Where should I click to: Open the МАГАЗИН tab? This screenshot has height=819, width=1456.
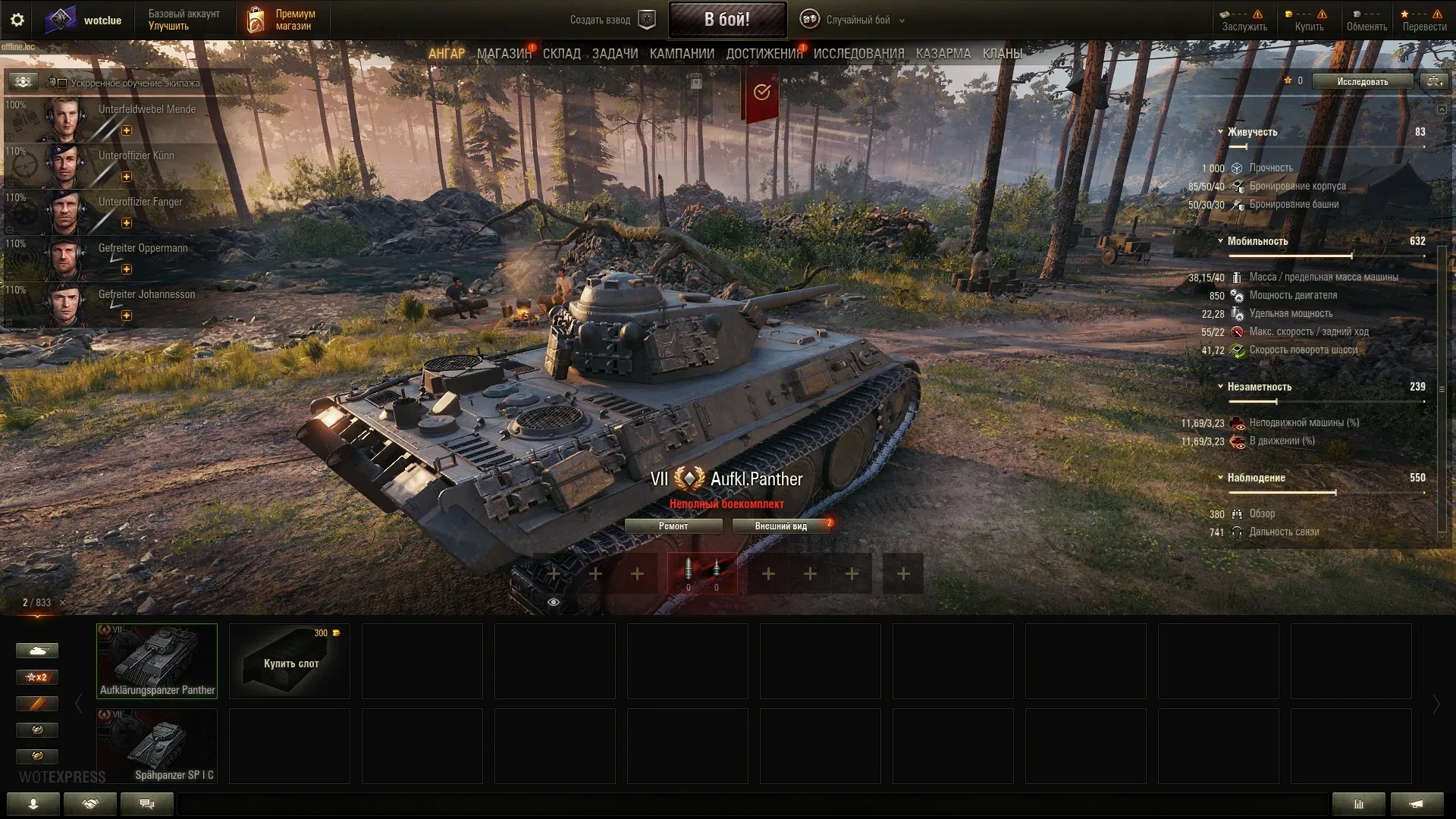[504, 54]
